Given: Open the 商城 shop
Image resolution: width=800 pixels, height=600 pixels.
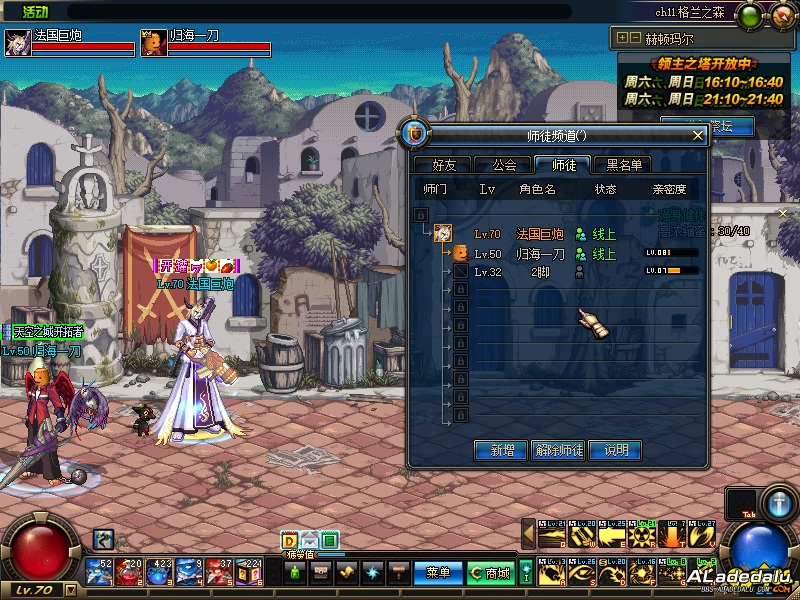Looking at the screenshot, I should click(490, 573).
